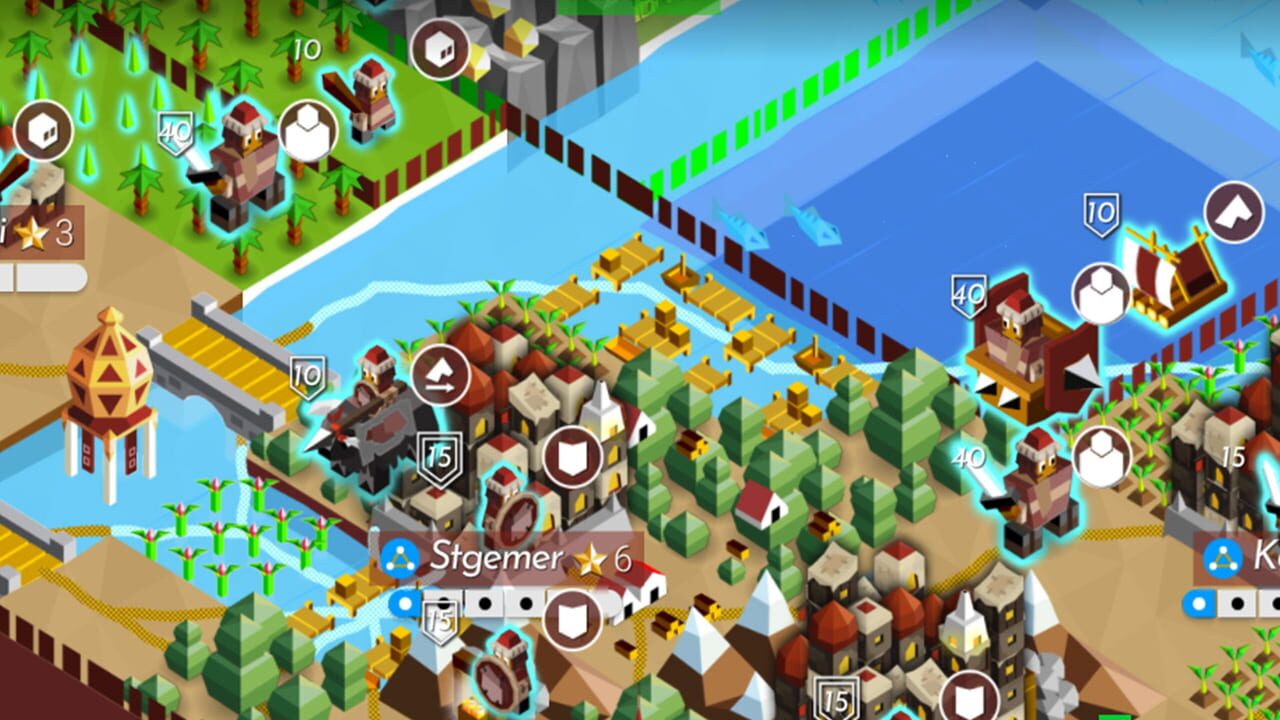Tap the gold star showing level 6 beside Stgemer
Image resolution: width=1280 pixels, height=720 pixels.
(x=589, y=560)
